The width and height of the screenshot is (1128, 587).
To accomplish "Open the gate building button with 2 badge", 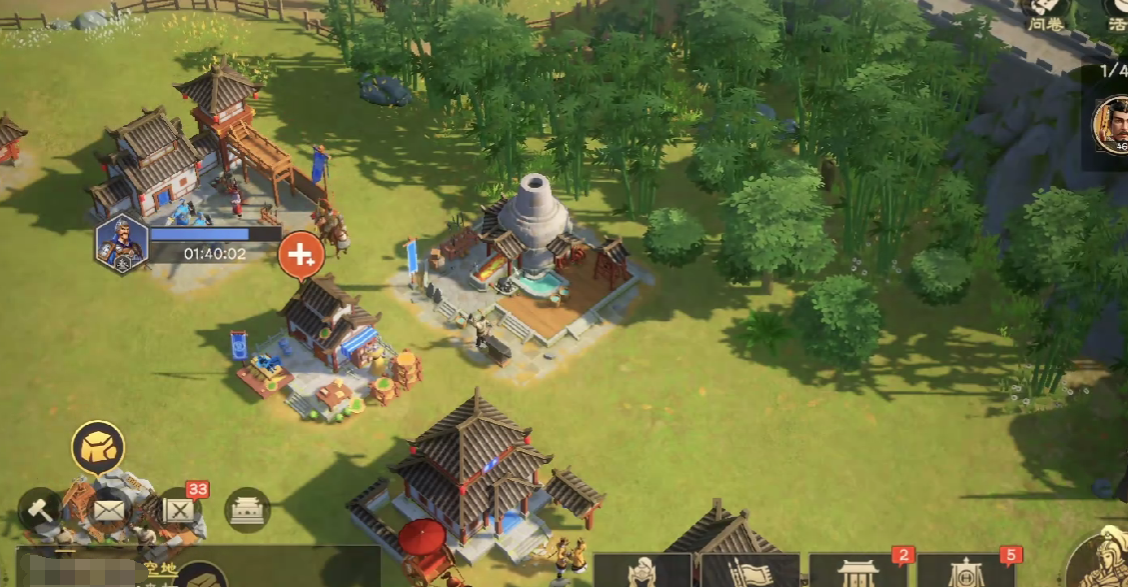I will (858, 571).
